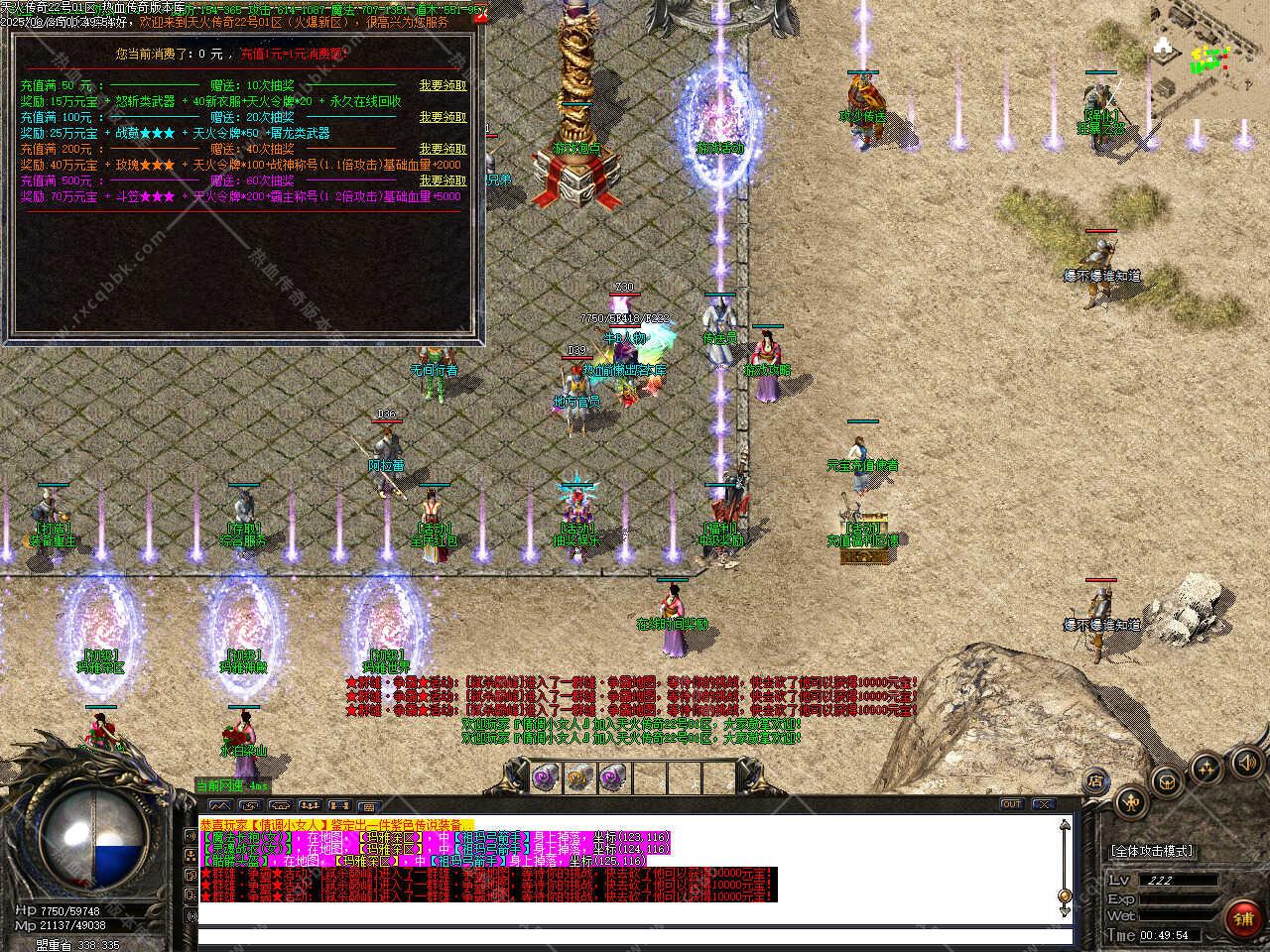Claim the 100 yuan recharge reward
Image resolution: width=1270 pixels, height=952 pixels.
(x=442, y=117)
